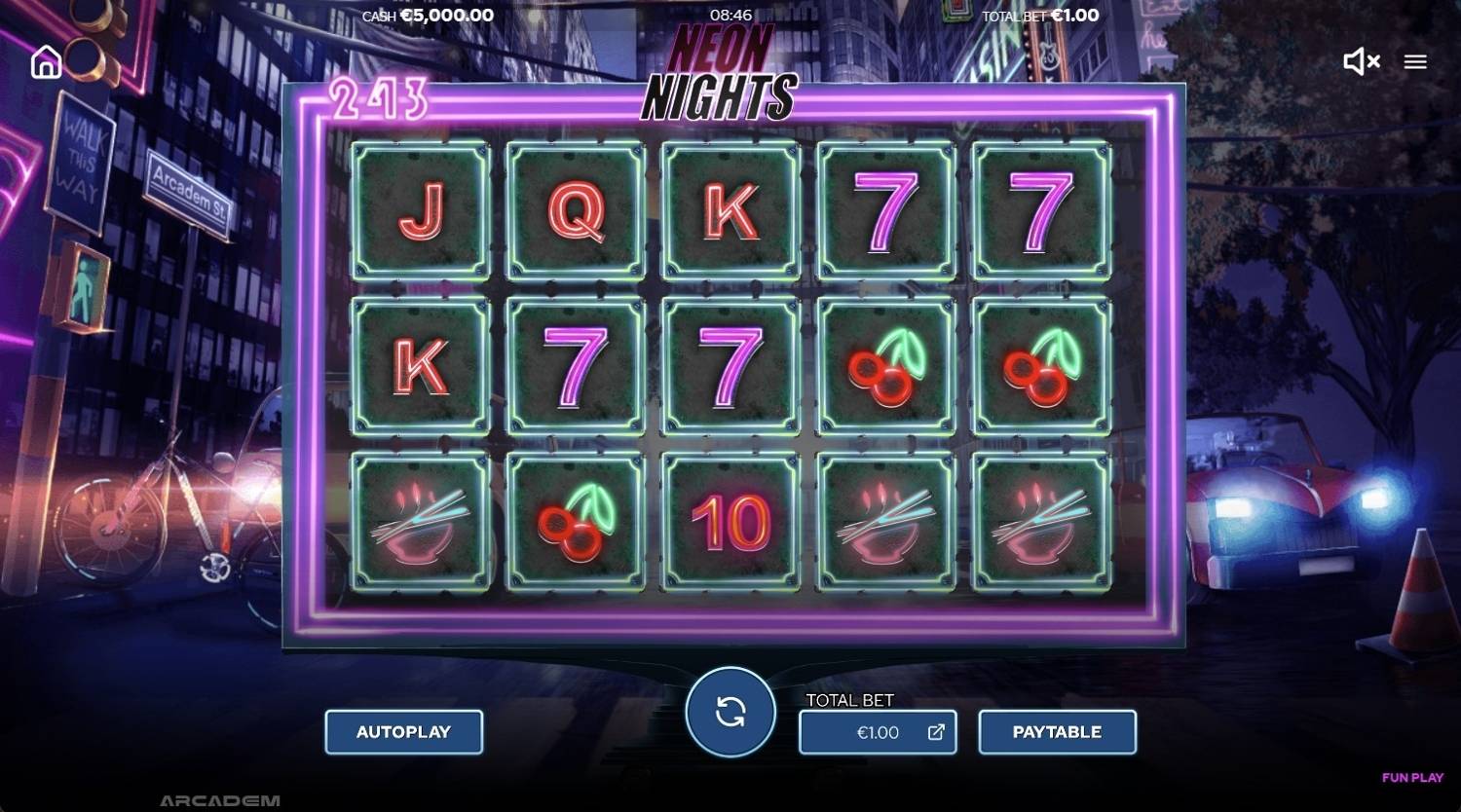Image resolution: width=1461 pixels, height=812 pixels.
Task: Change the total bet amount
Action: tap(878, 732)
